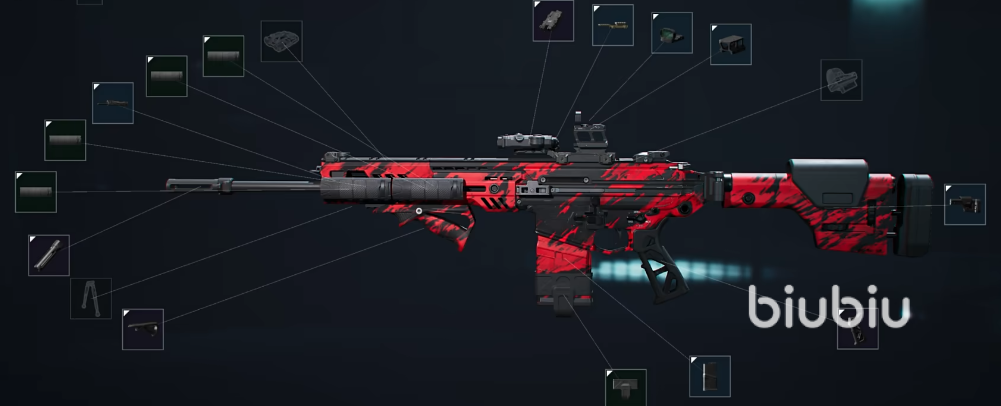Choose the magazine attachment slot
The image size is (1001, 406).
[709, 376]
